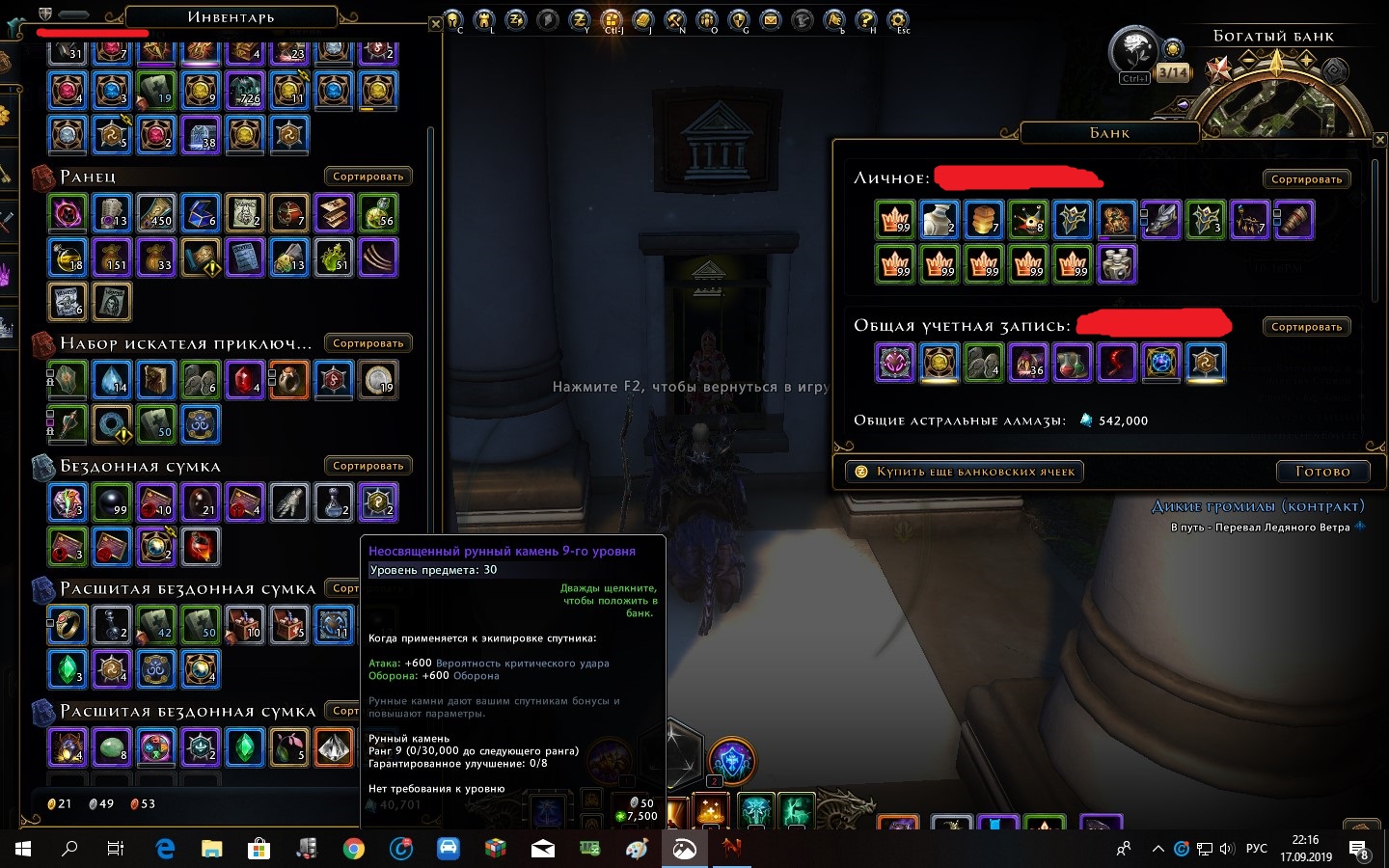Sort the Ранец bag contents
The width and height of the screenshot is (1389, 868).
pyautogui.click(x=368, y=176)
